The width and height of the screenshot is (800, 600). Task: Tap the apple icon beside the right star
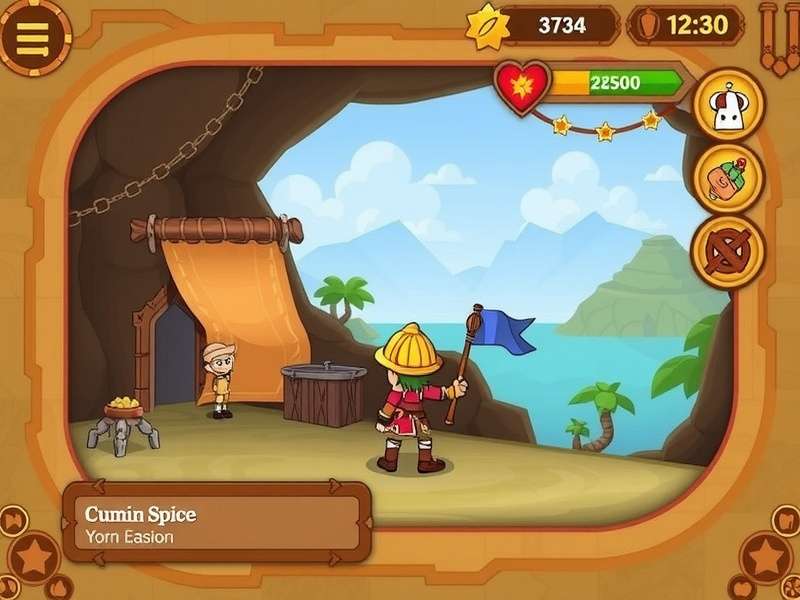744,587
